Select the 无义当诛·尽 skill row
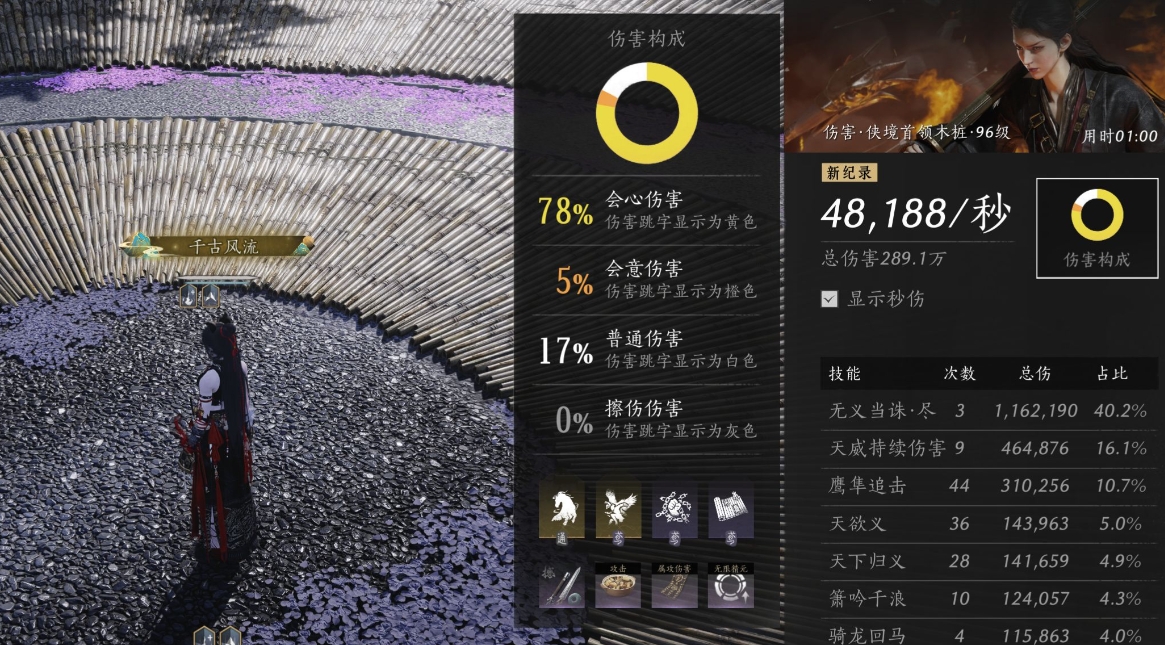 pos(988,411)
